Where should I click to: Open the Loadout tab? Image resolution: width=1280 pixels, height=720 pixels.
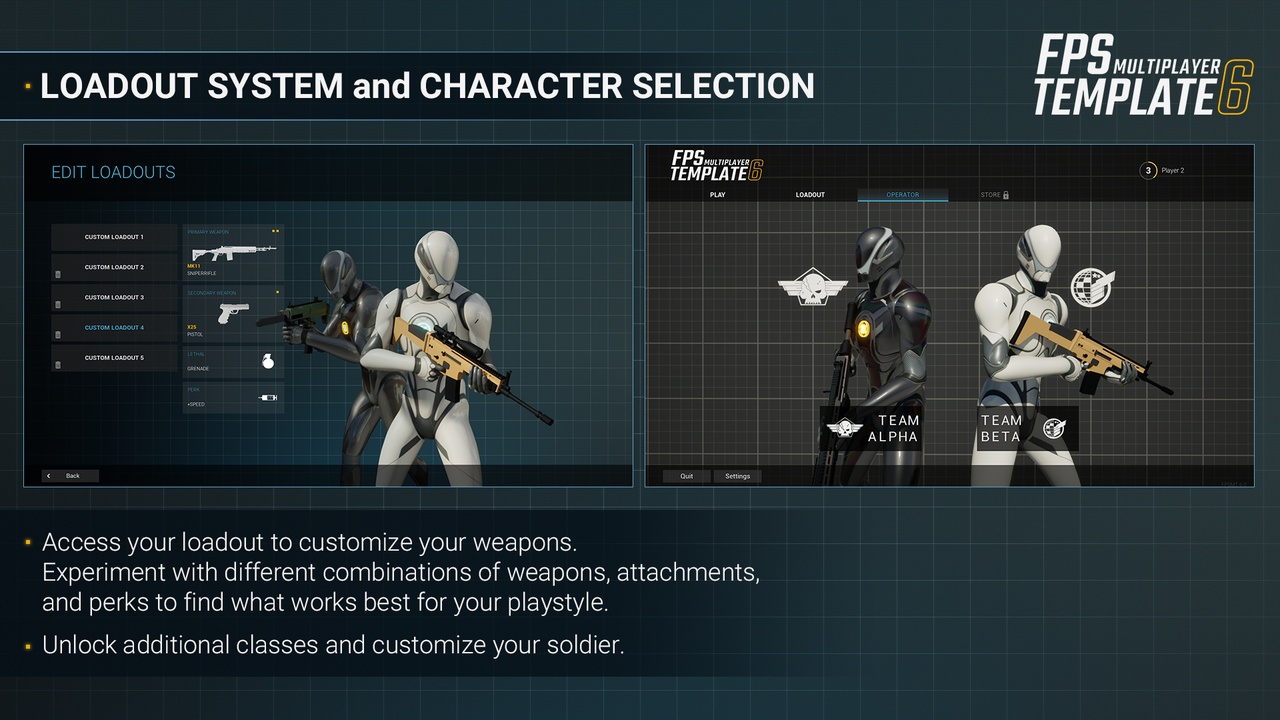coord(810,195)
